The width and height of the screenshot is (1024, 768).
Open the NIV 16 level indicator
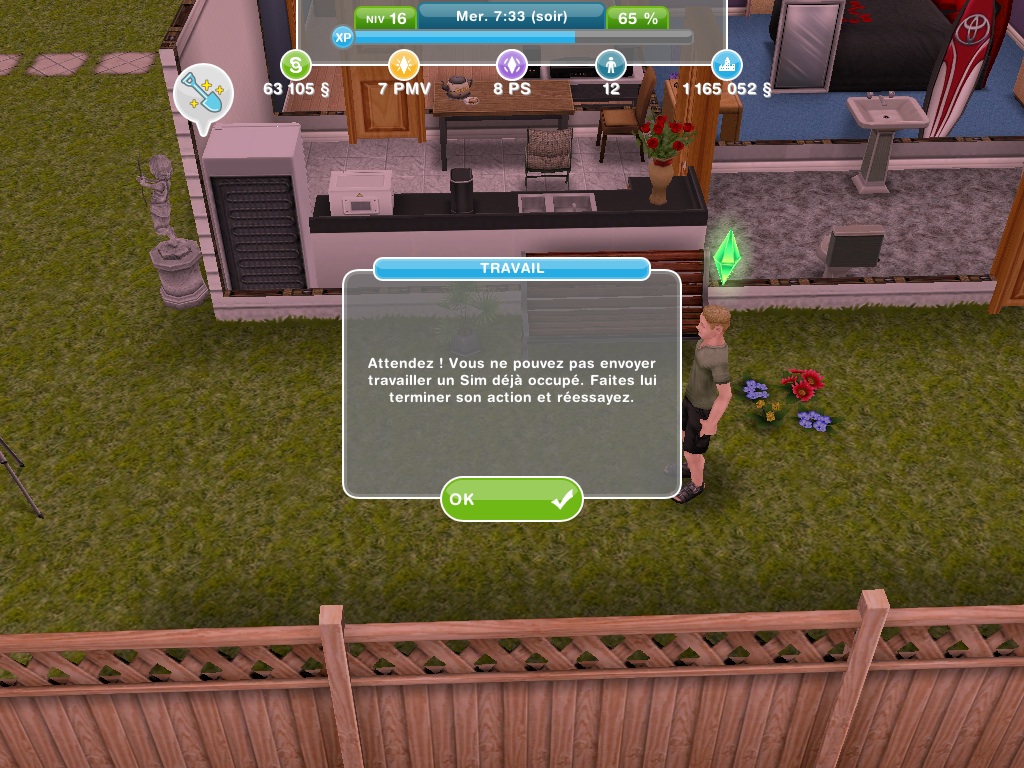click(x=385, y=18)
